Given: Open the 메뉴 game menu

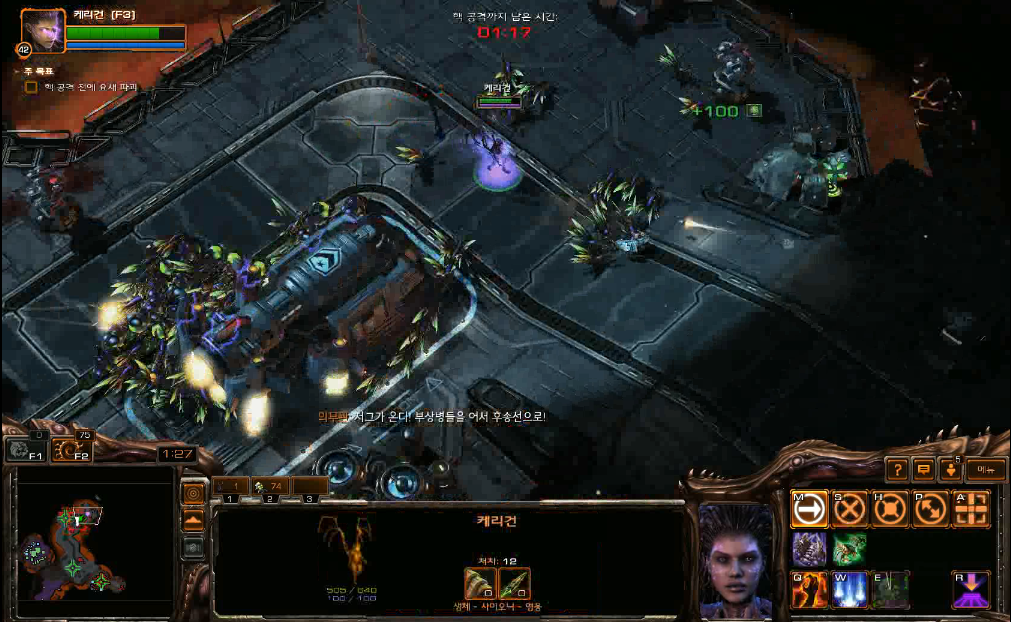Looking at the screenshot, I should click(x=985, y=469).
